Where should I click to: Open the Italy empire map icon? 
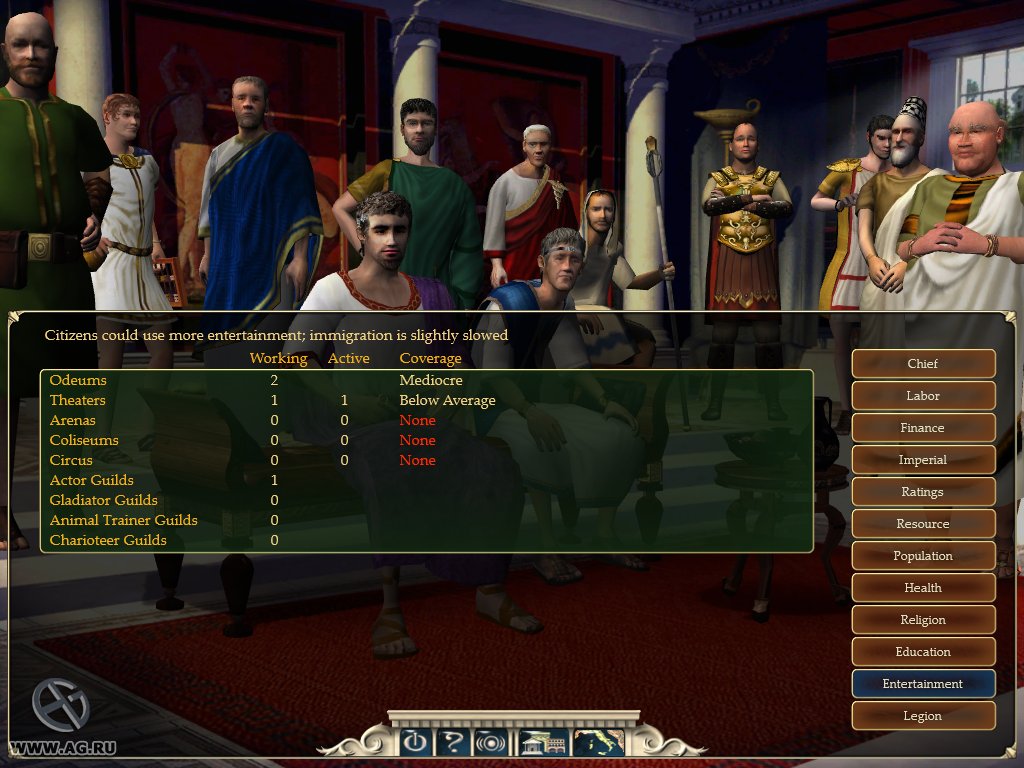(x=599, y=742)
